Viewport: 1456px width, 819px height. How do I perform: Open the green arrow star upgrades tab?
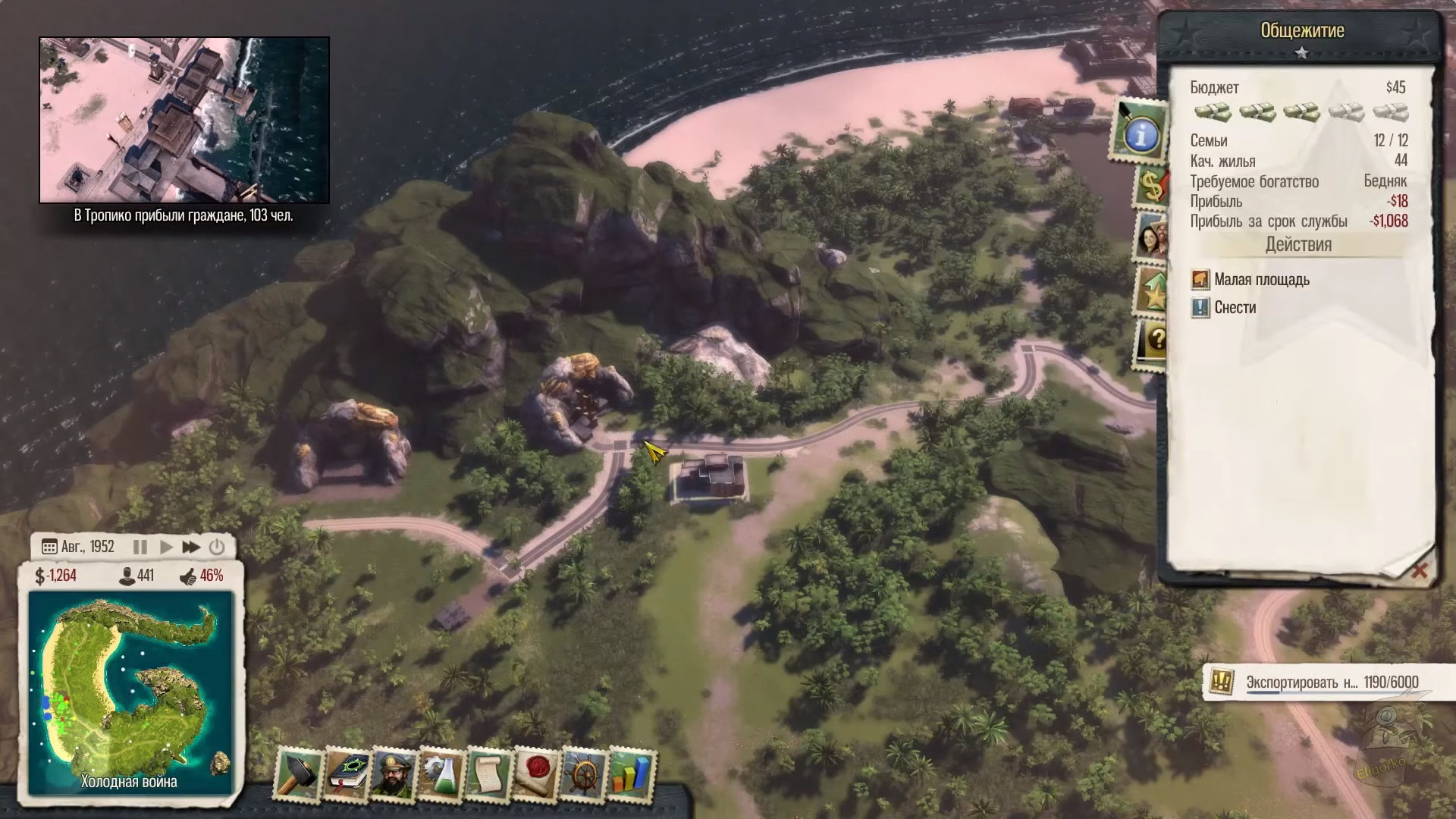[1151, 292]
